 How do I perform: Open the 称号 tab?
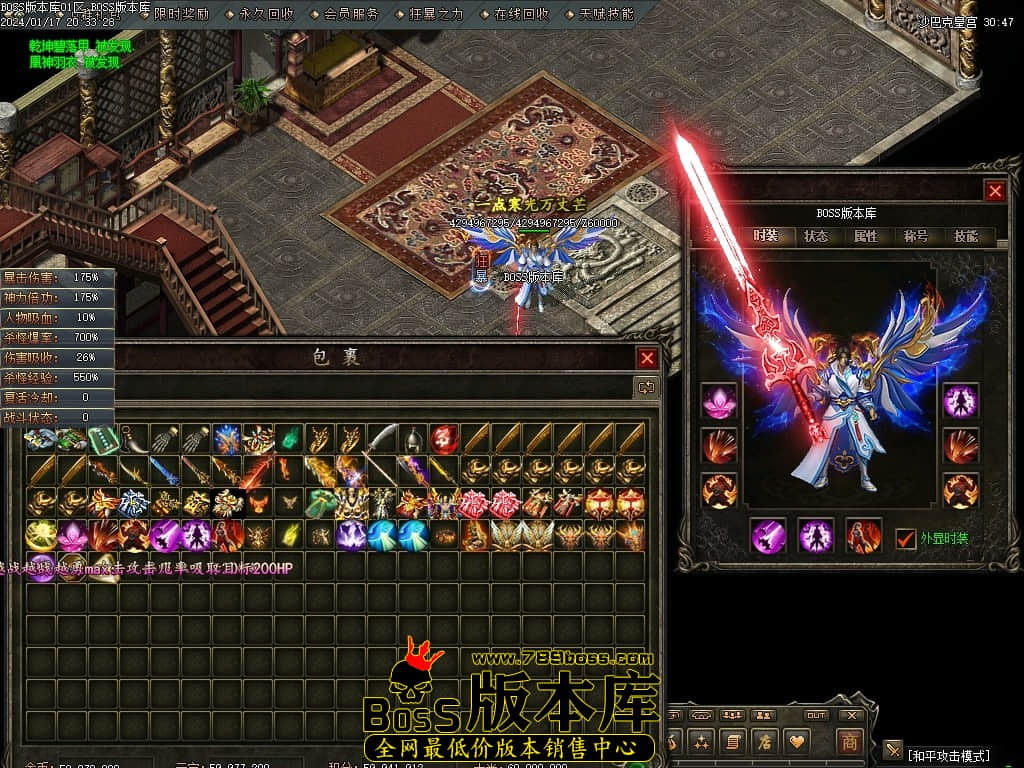click(916, 237)
